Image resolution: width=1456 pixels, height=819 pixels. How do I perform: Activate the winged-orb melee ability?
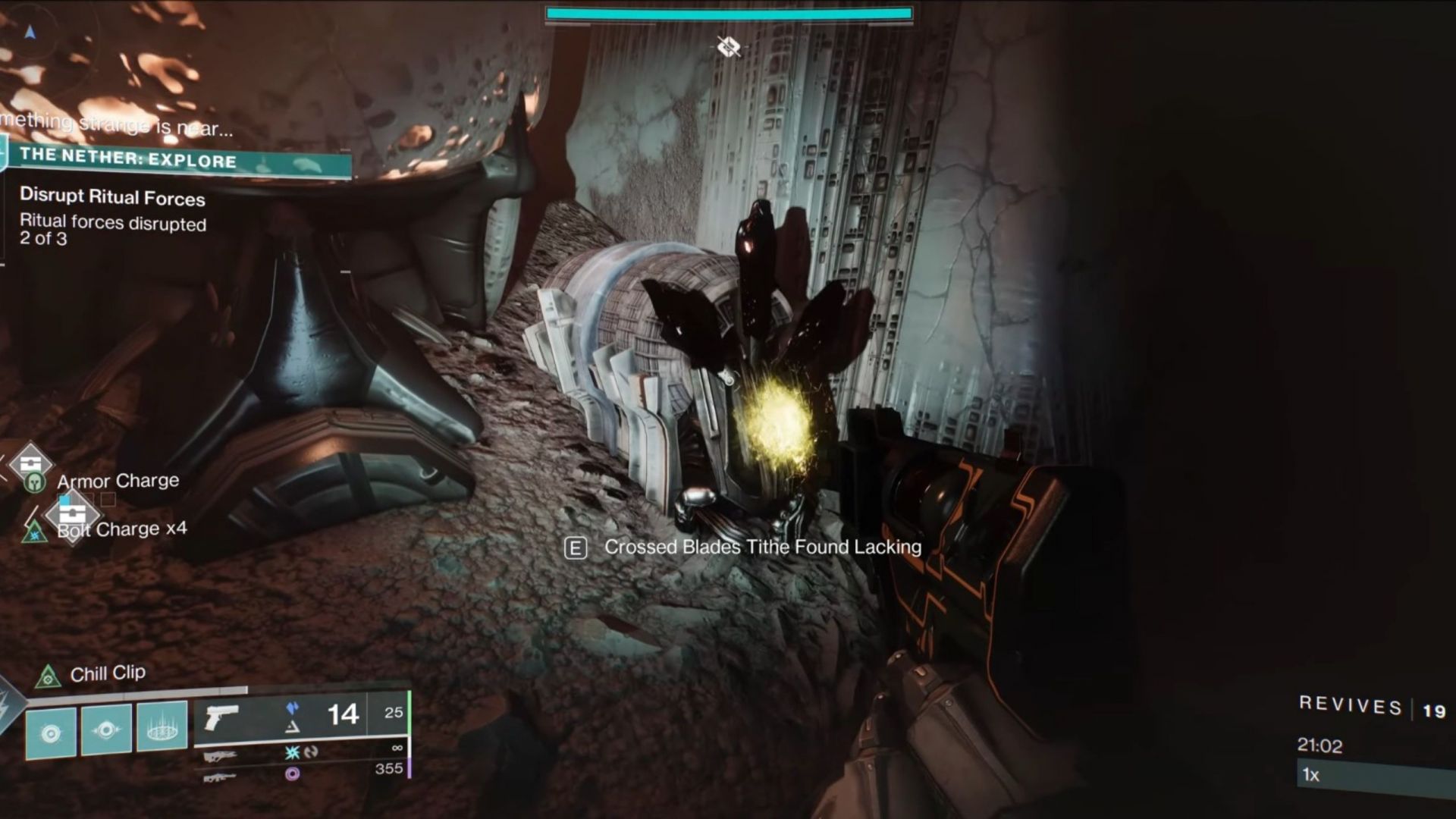(x=106, y=731)
